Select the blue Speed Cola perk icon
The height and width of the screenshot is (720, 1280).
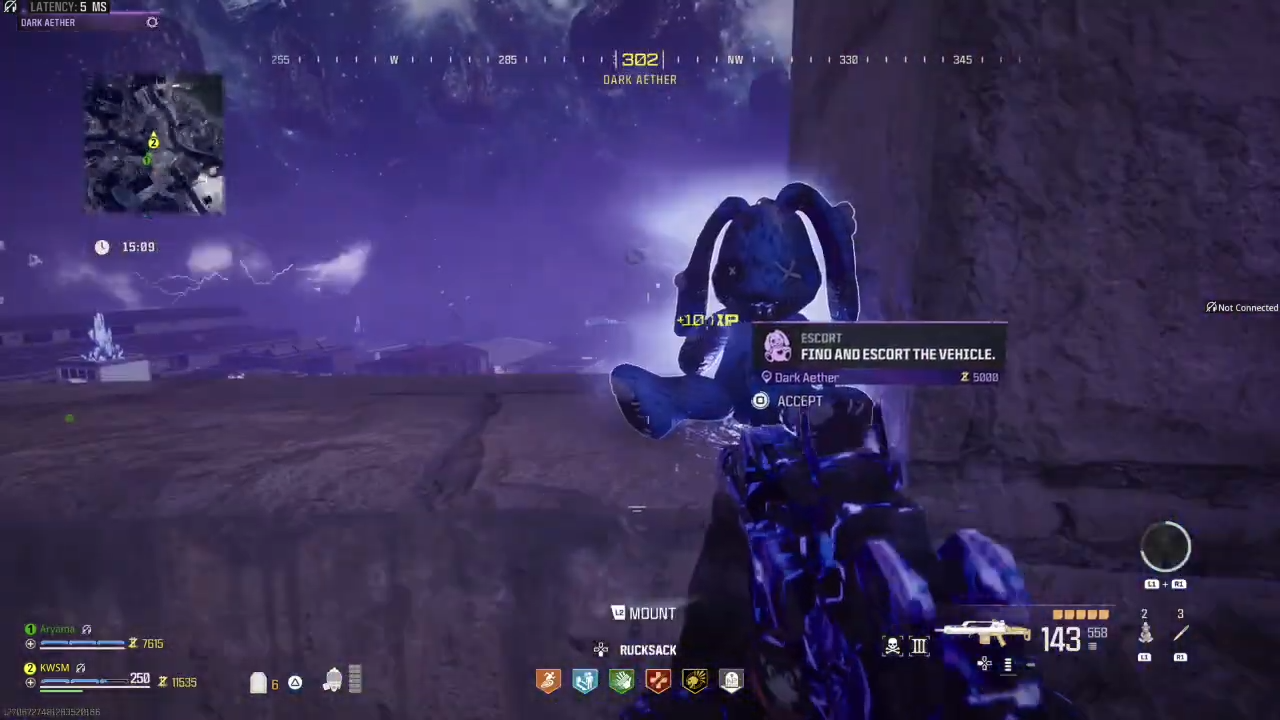585,681
